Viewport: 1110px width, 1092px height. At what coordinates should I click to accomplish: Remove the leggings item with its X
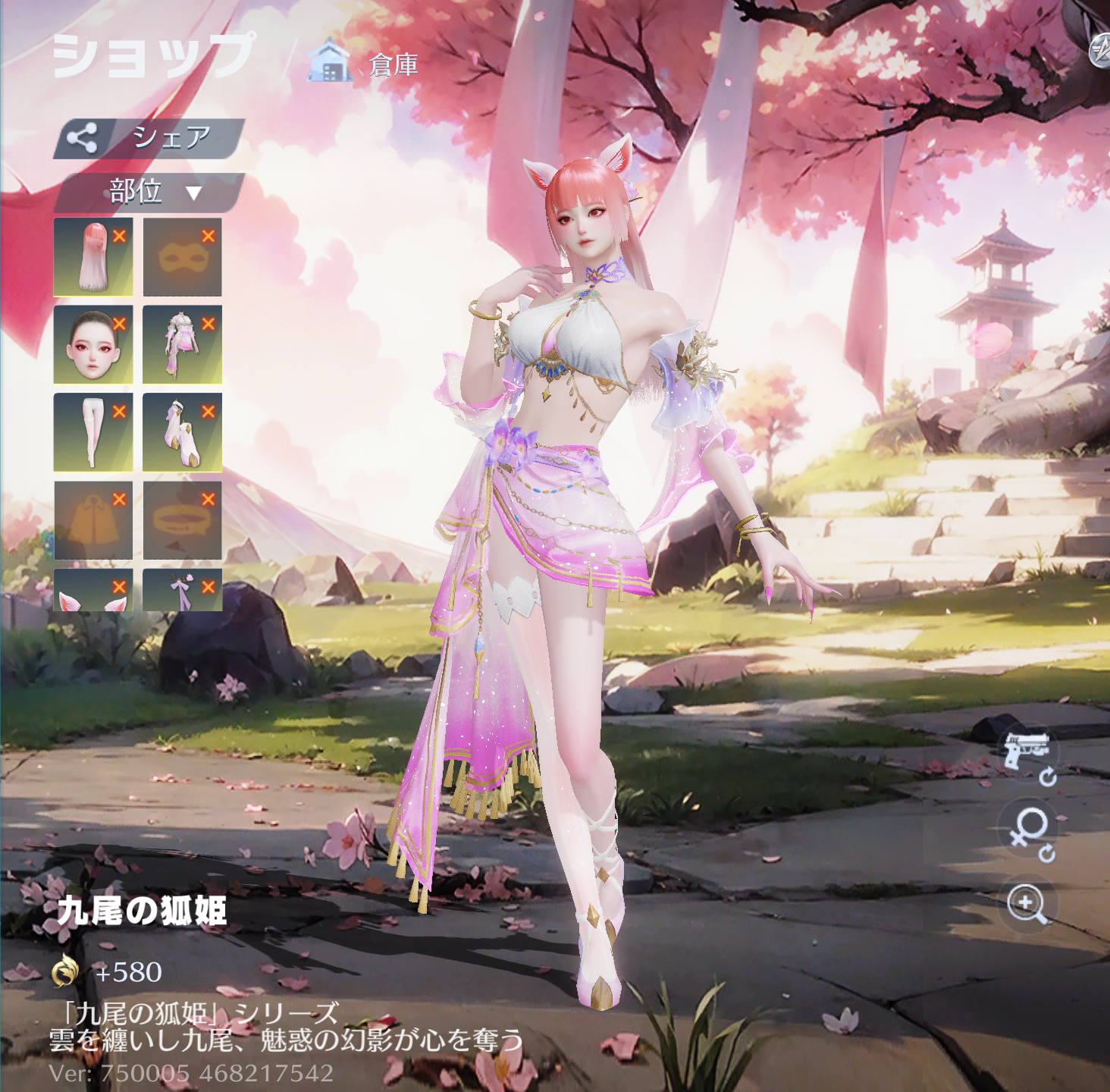[119, 412]
